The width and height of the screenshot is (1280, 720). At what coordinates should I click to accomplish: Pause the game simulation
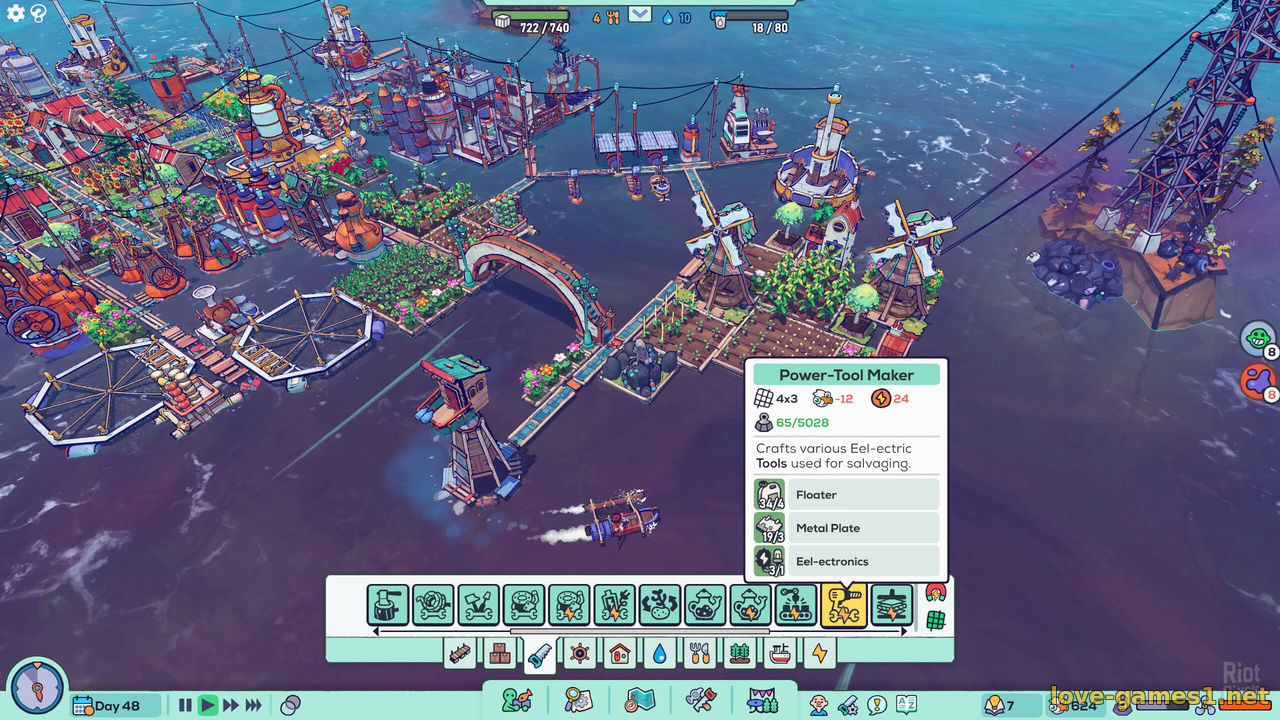tap(185, 705)
